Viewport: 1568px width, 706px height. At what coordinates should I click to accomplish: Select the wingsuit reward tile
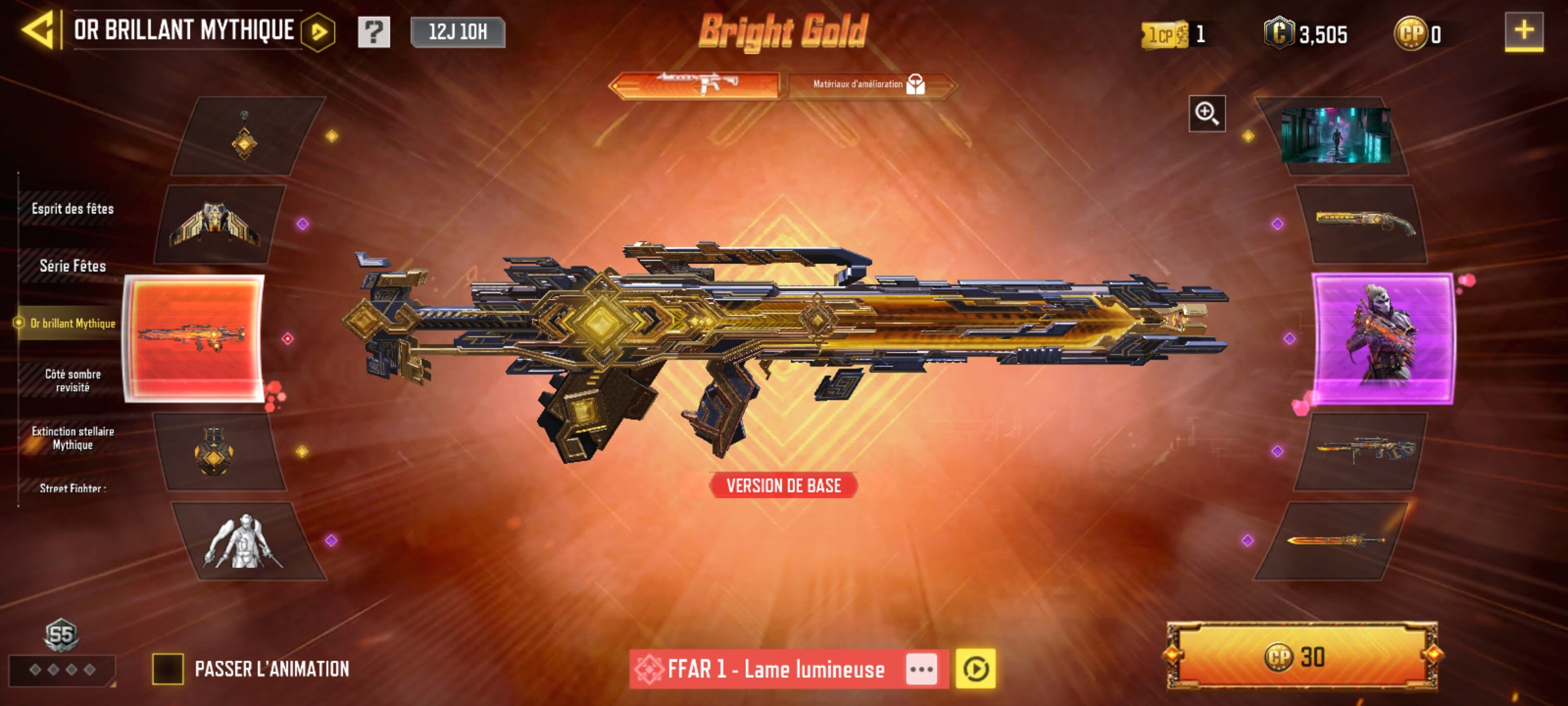pos(216,224)
